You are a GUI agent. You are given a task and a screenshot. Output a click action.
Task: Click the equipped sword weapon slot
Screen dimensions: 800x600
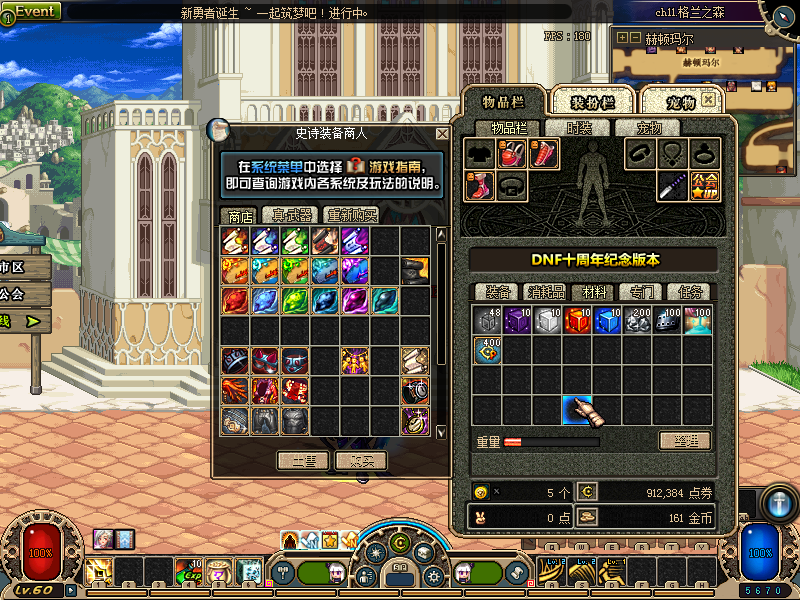pyautogui.click(x=672, y=186)
